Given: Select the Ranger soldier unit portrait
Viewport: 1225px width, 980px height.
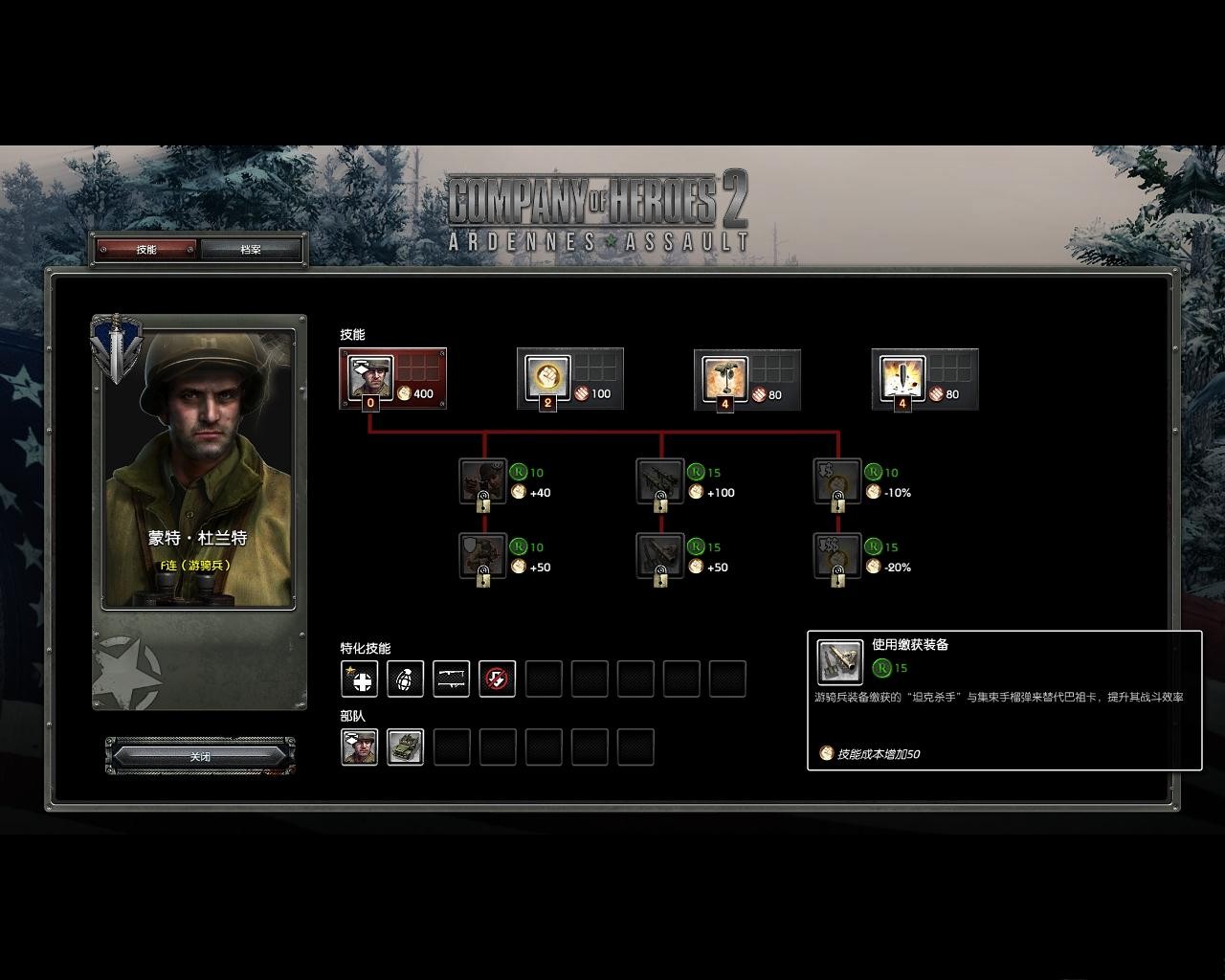Looking at the screenshot, I should [x=360, y=747].
